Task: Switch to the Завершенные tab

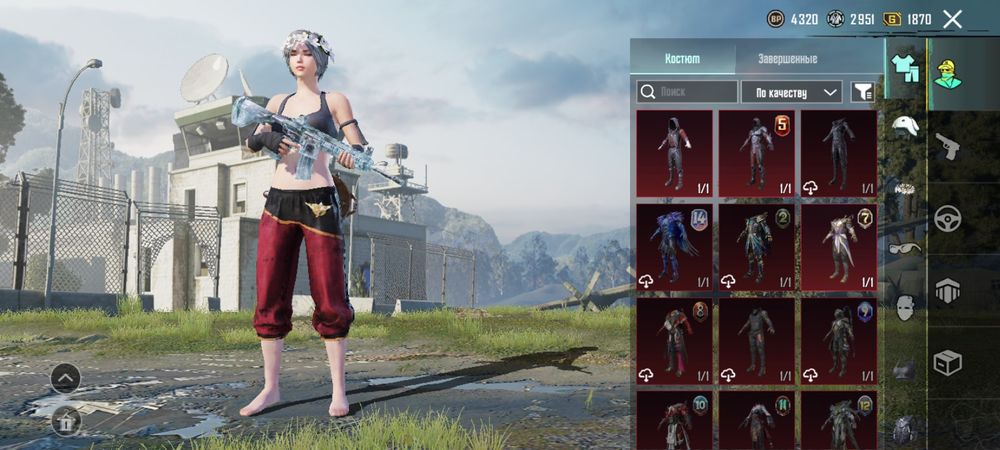Action: 787,59
